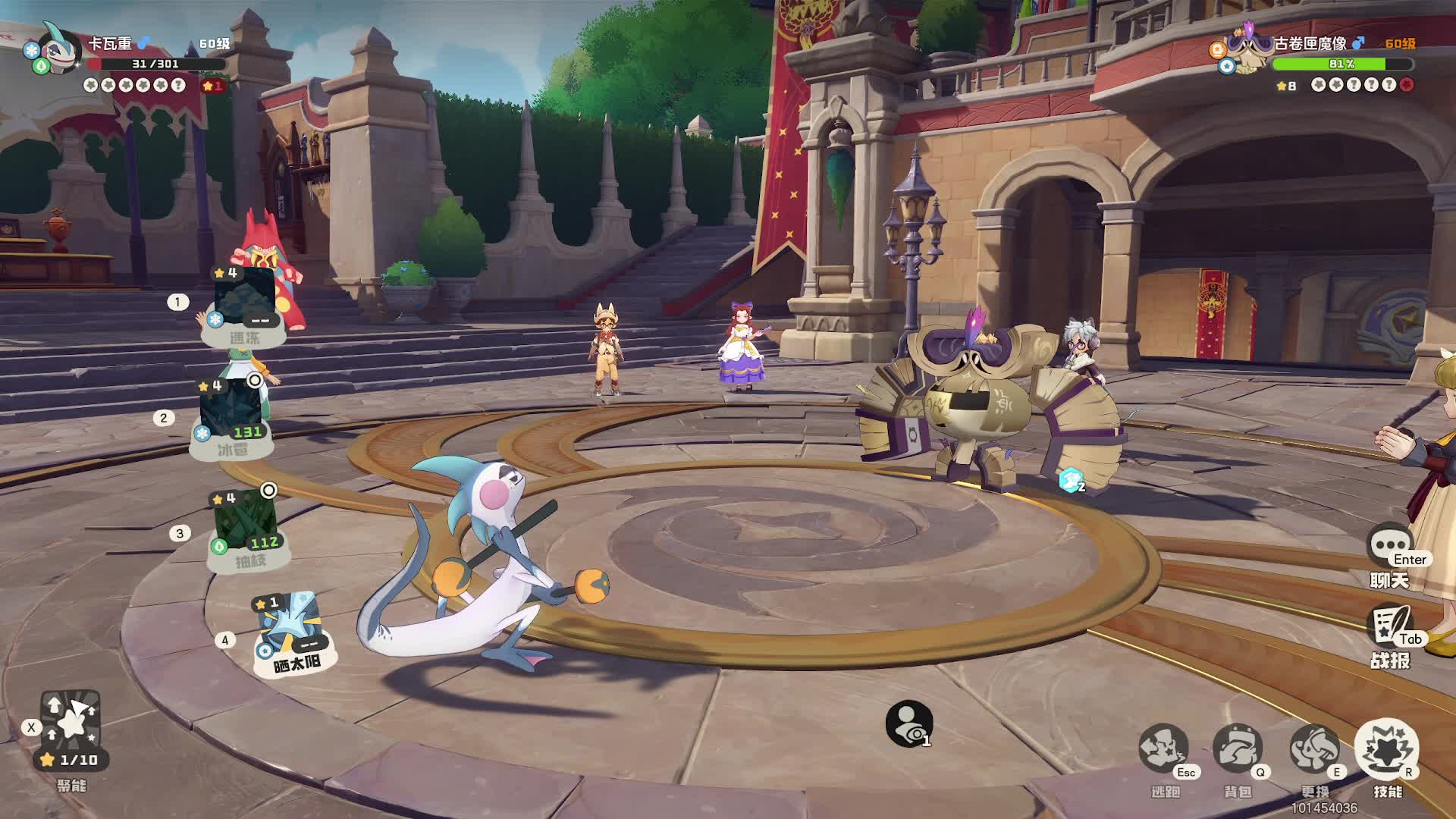The image size is (1456, 819).
Task: Click 逃跑 to flee the battle
Action: [1164, 750]
